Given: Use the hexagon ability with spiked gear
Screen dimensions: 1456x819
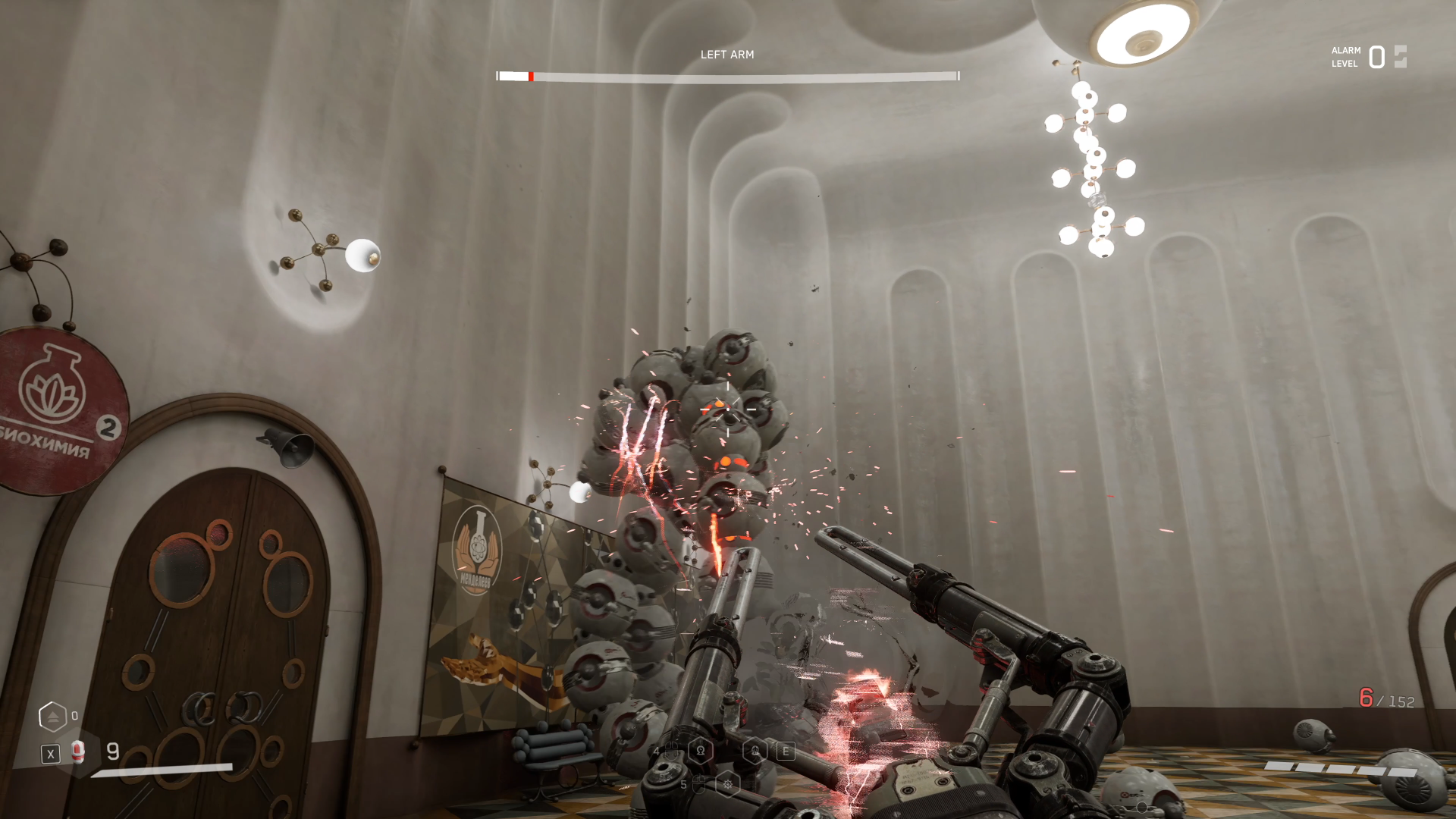Looking at the screenshot, I should 727,784.
